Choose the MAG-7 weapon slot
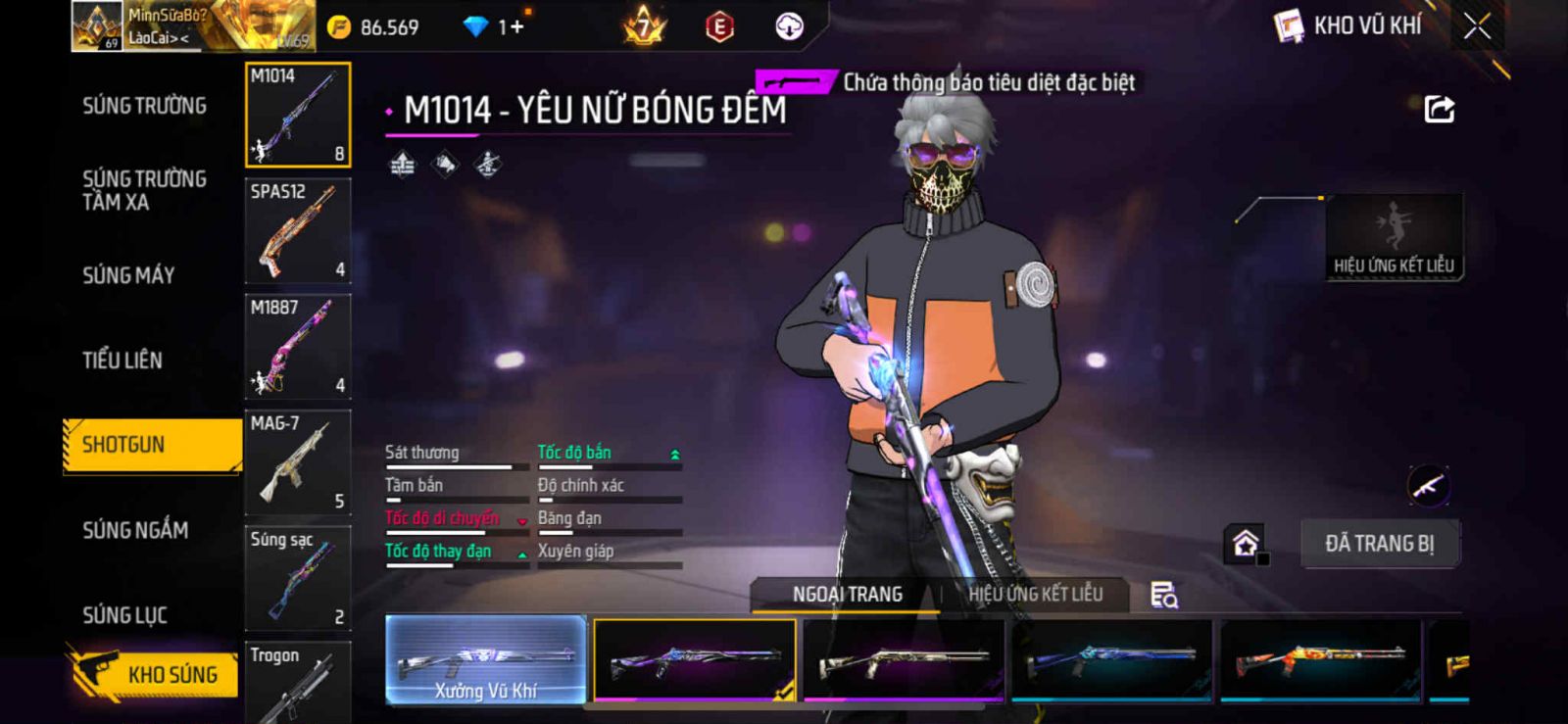Viewport: 1568px width, 724px height. (298, 462)
